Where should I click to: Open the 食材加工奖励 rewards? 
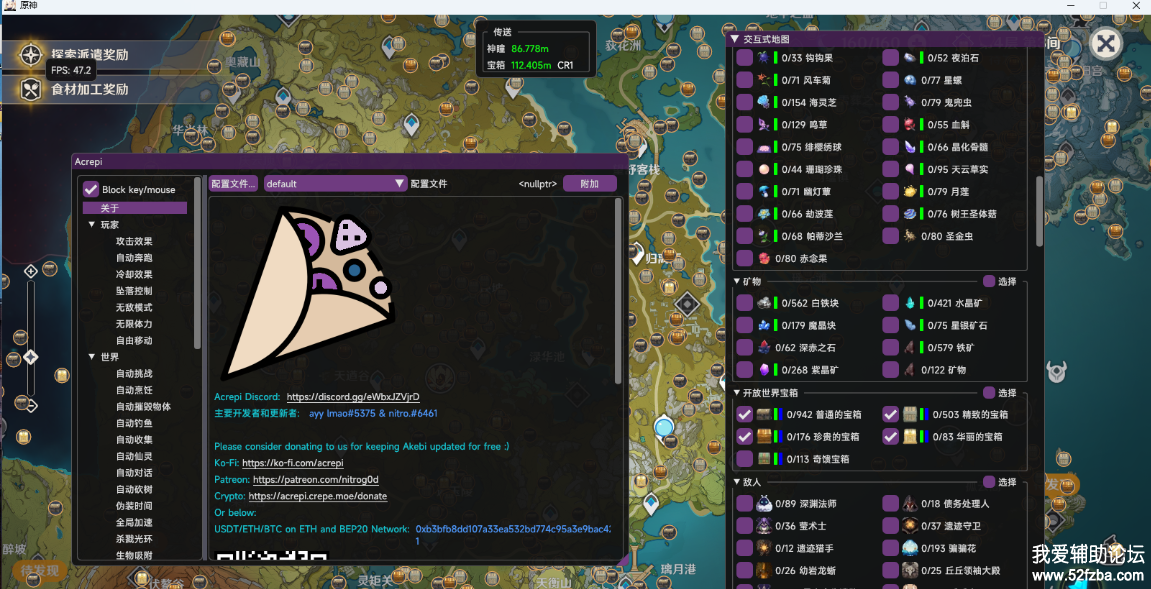89,89
